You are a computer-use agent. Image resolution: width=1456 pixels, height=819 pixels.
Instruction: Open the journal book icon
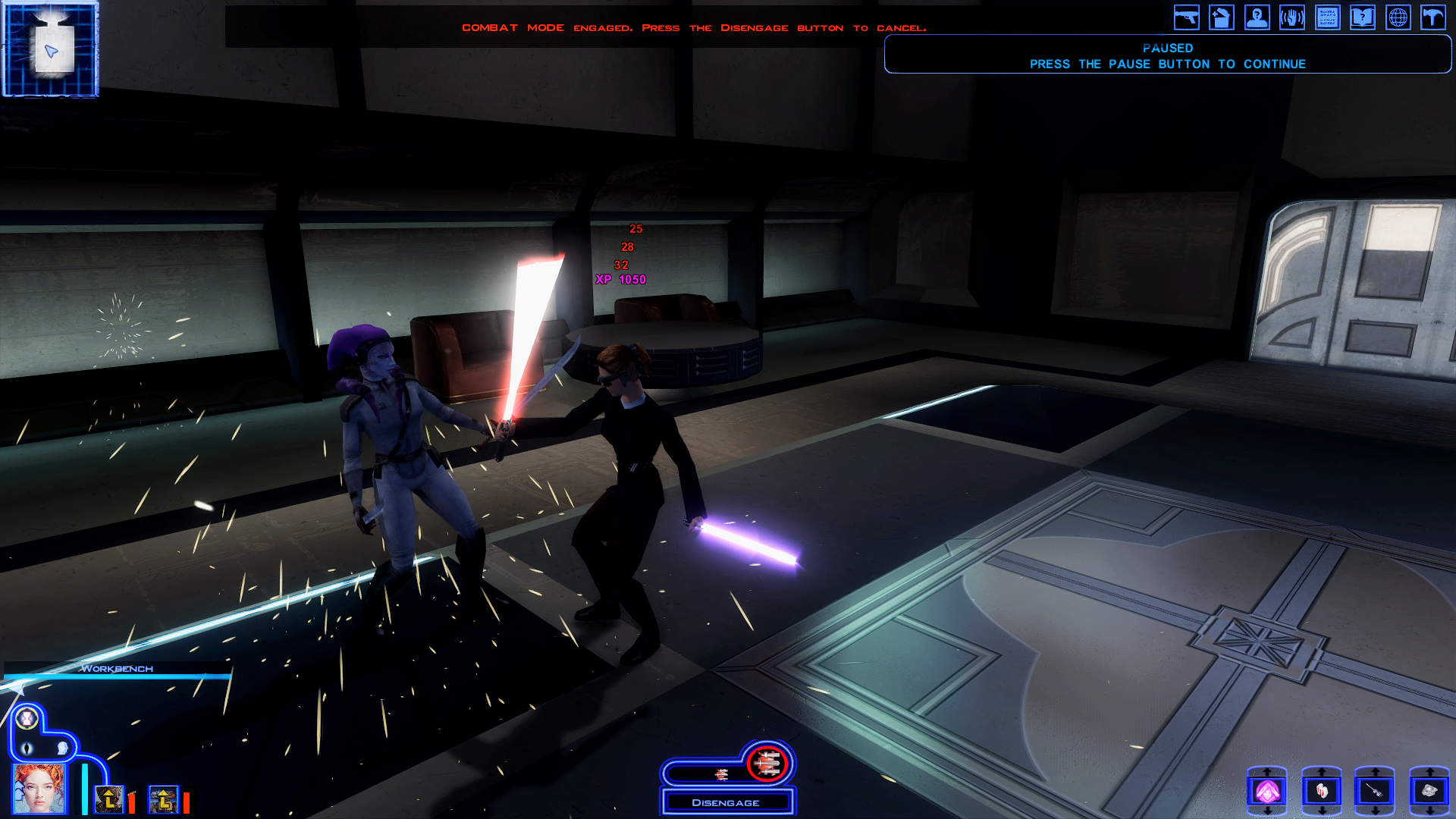tap(1363, 17)
